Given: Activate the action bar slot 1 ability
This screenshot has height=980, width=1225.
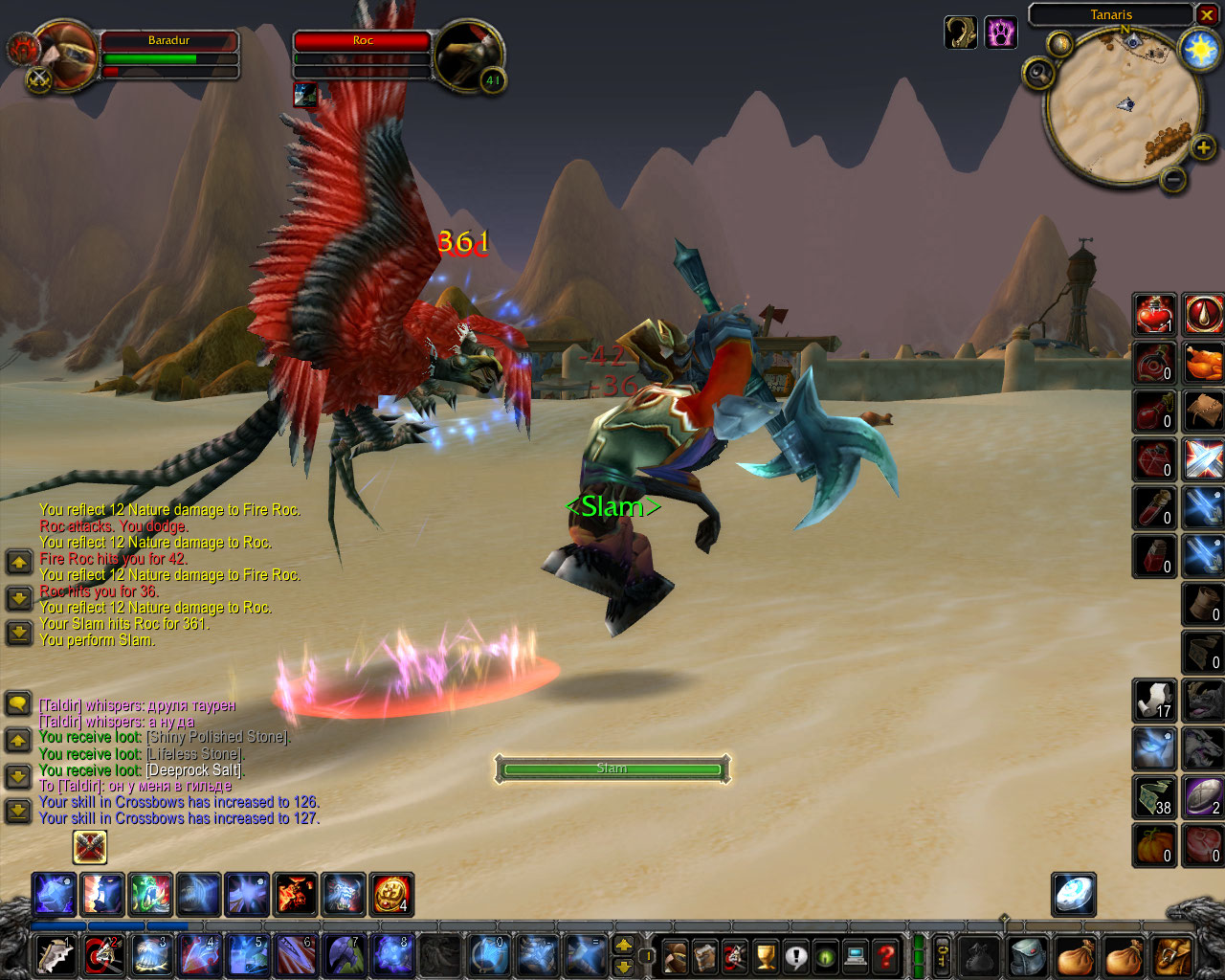Looking at the screenshot, I should (x=55, y=956).
